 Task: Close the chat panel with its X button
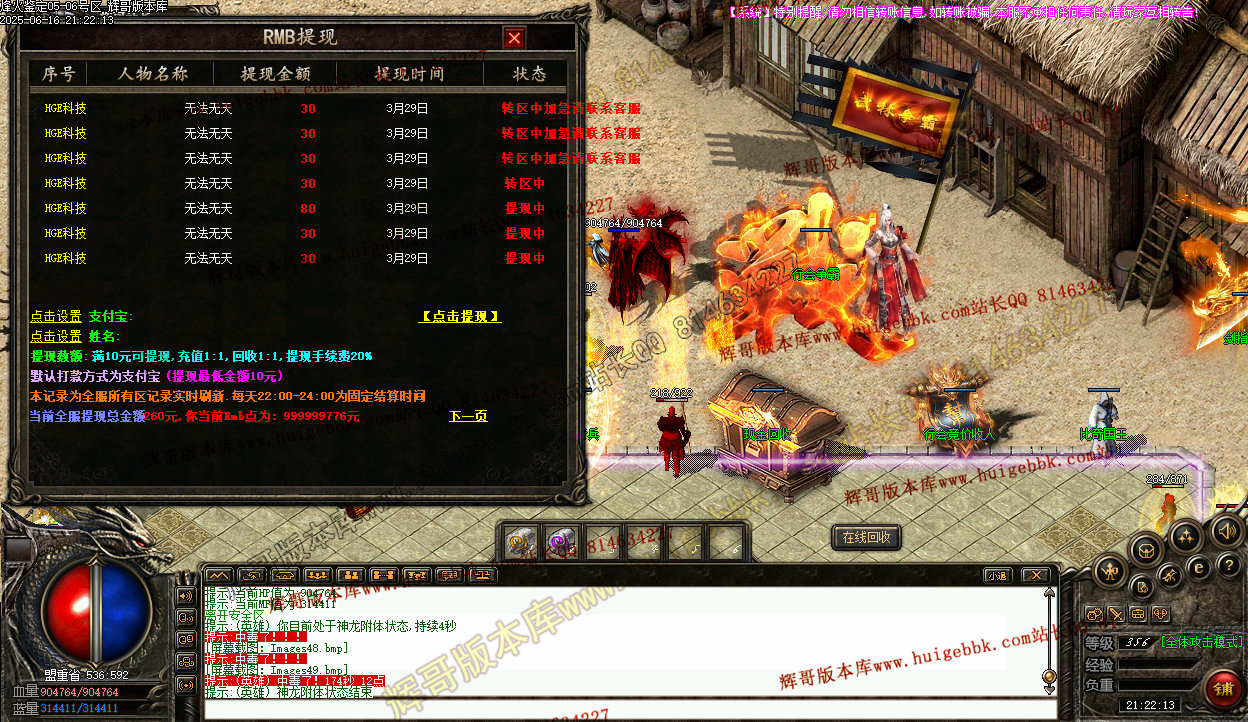(1035, 575)
